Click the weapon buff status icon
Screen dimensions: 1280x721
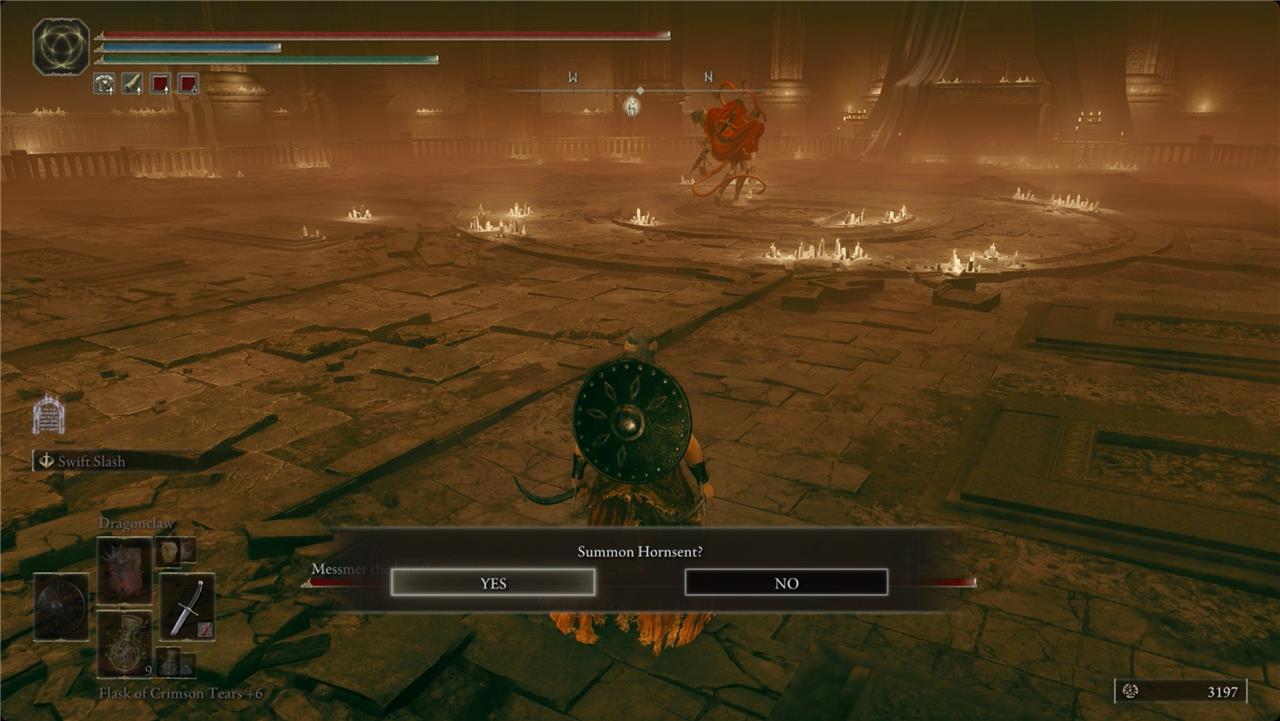click(132, 84)
